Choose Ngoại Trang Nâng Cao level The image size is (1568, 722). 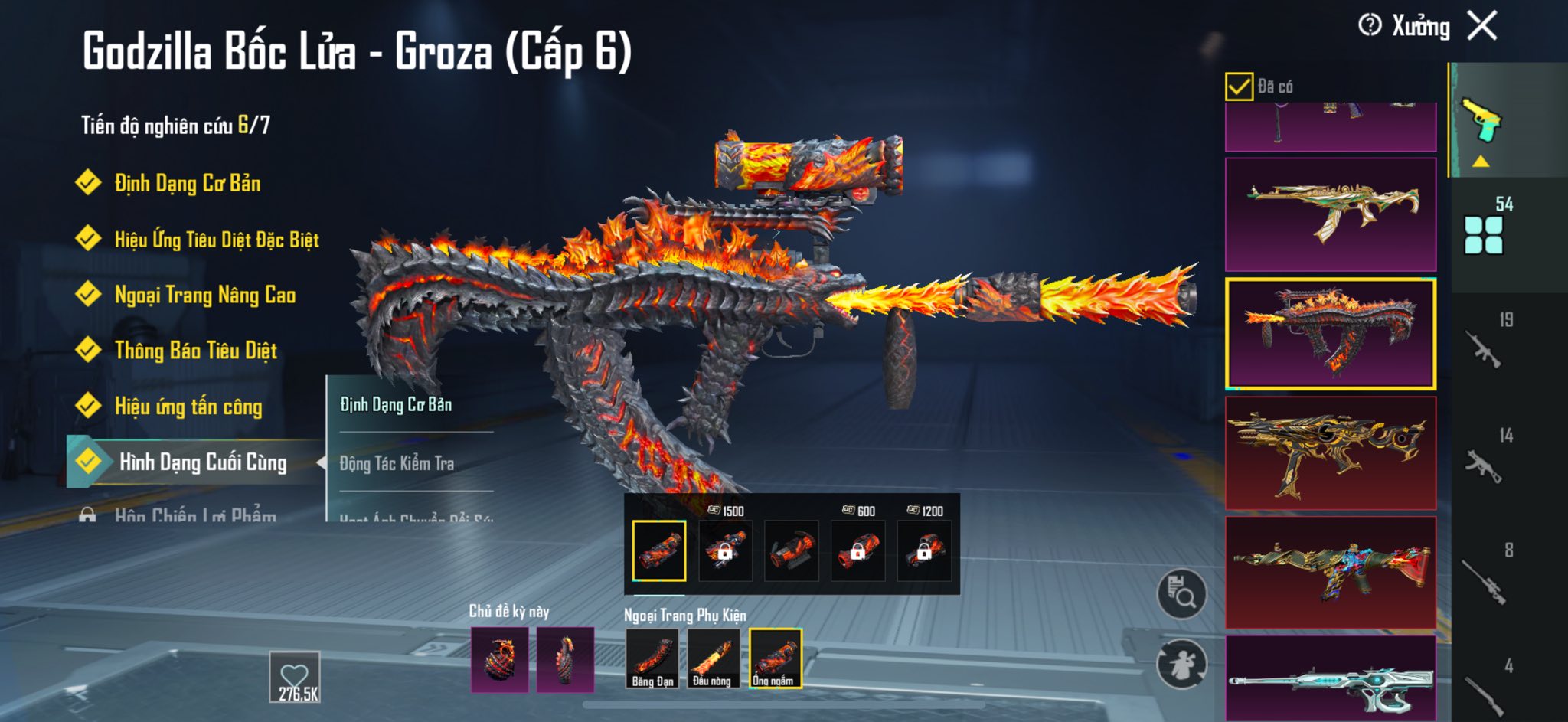[x=204, y=295]
